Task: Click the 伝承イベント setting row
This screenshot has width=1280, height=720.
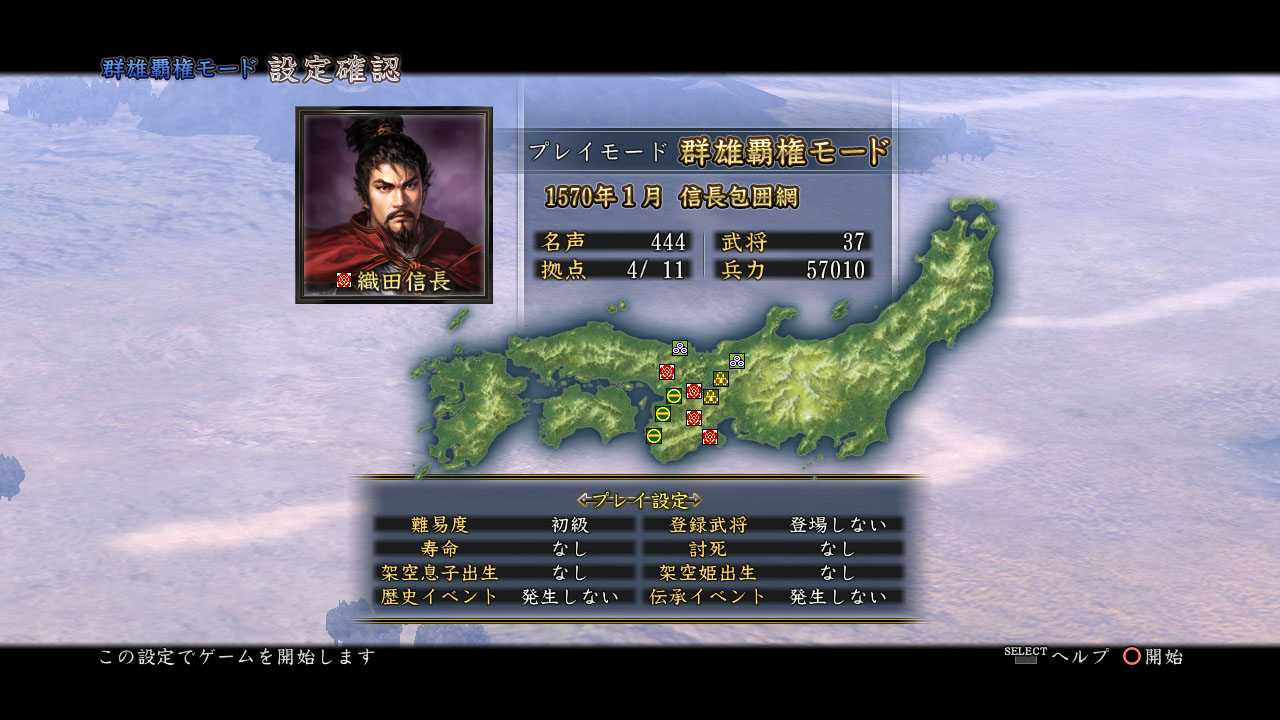Action: pos(772,596)
